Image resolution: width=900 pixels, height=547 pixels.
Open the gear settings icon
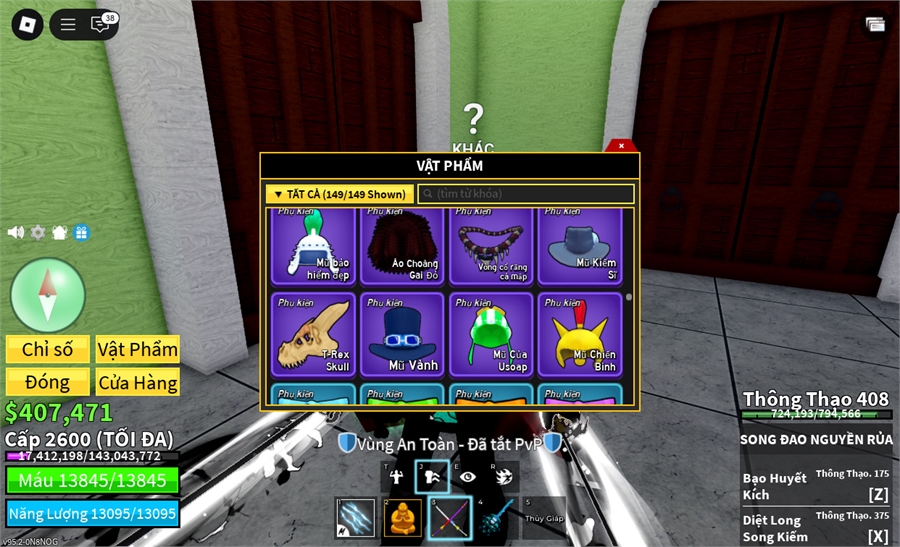click(38, 232)
